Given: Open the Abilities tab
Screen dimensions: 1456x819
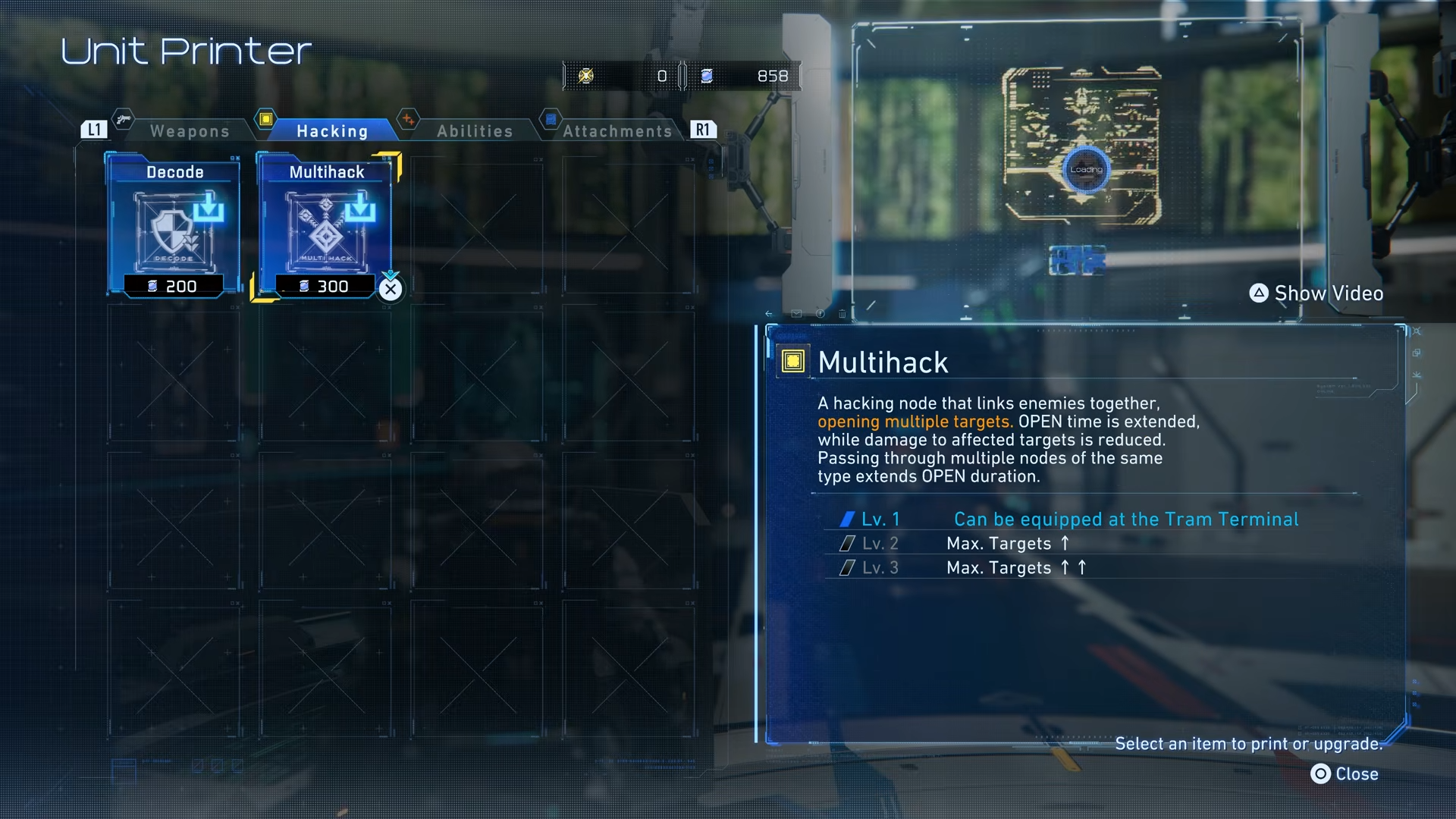Looking at the screenshot, I should tap(475, 131).
